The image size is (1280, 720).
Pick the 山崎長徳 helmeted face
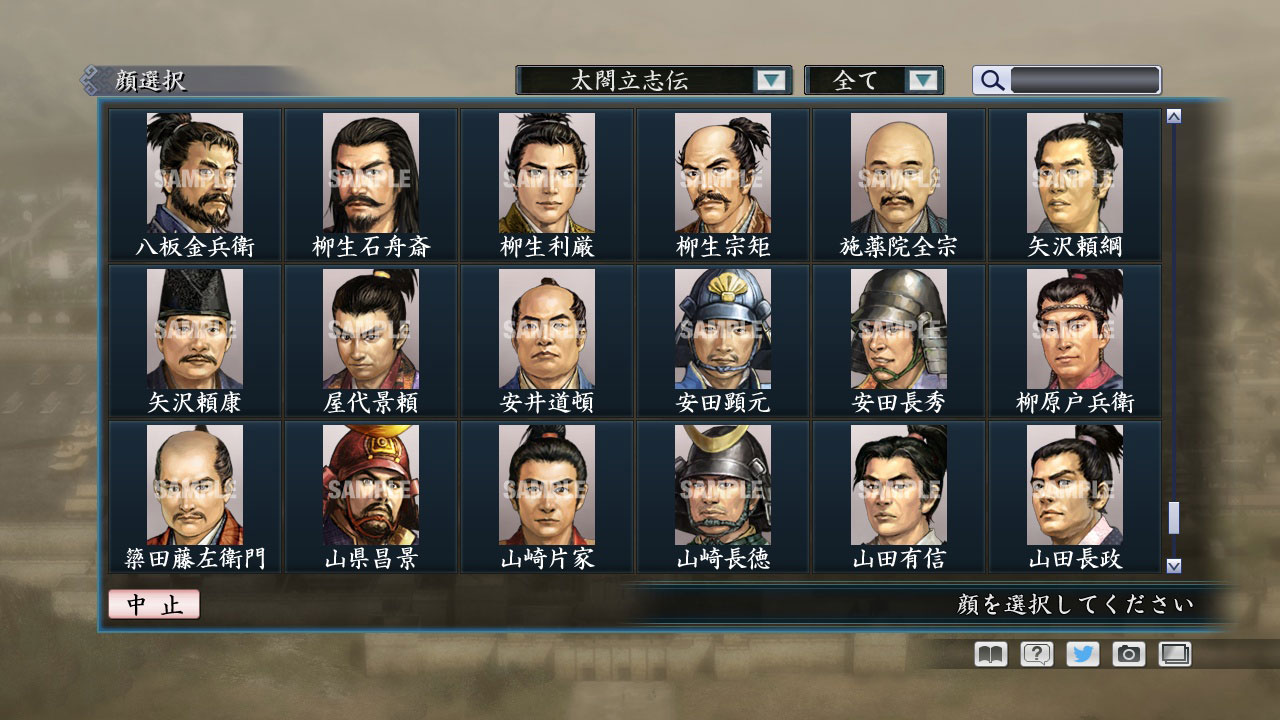tap(722, 492)
